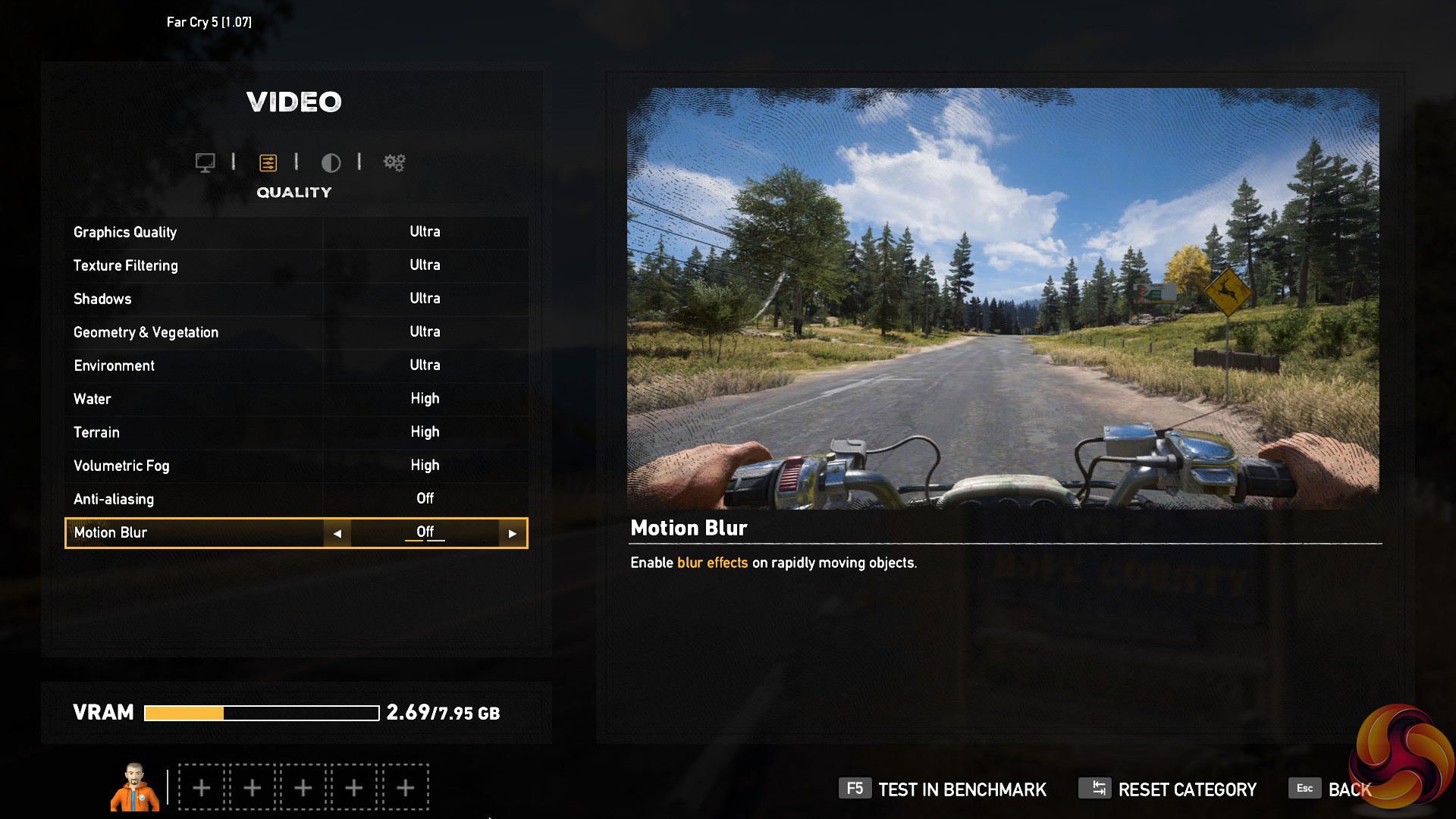Select the Quality sliders tab
The image size is (1456, 819).
[268, 162]
